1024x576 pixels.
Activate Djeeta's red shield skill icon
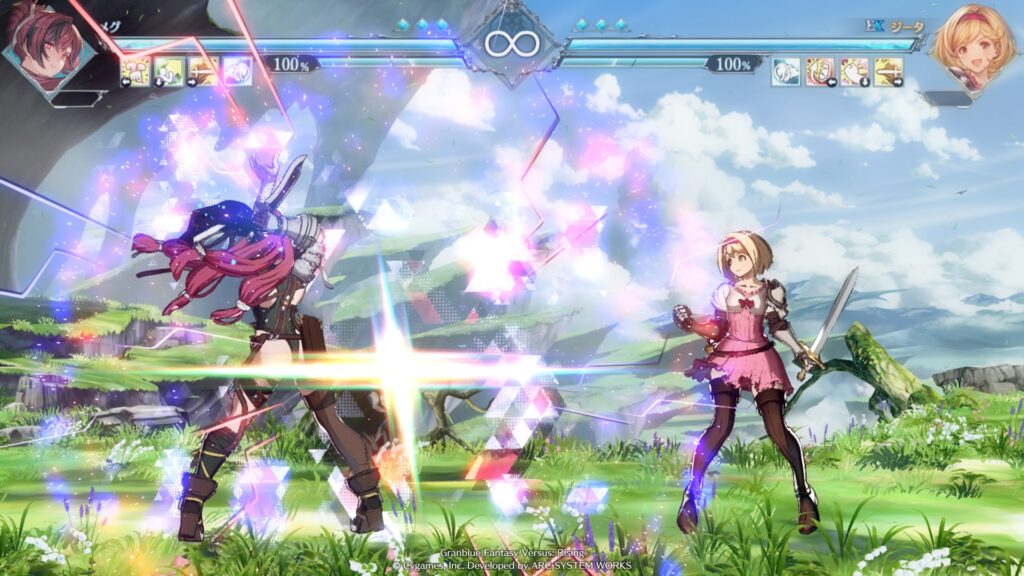click(820, 70)
